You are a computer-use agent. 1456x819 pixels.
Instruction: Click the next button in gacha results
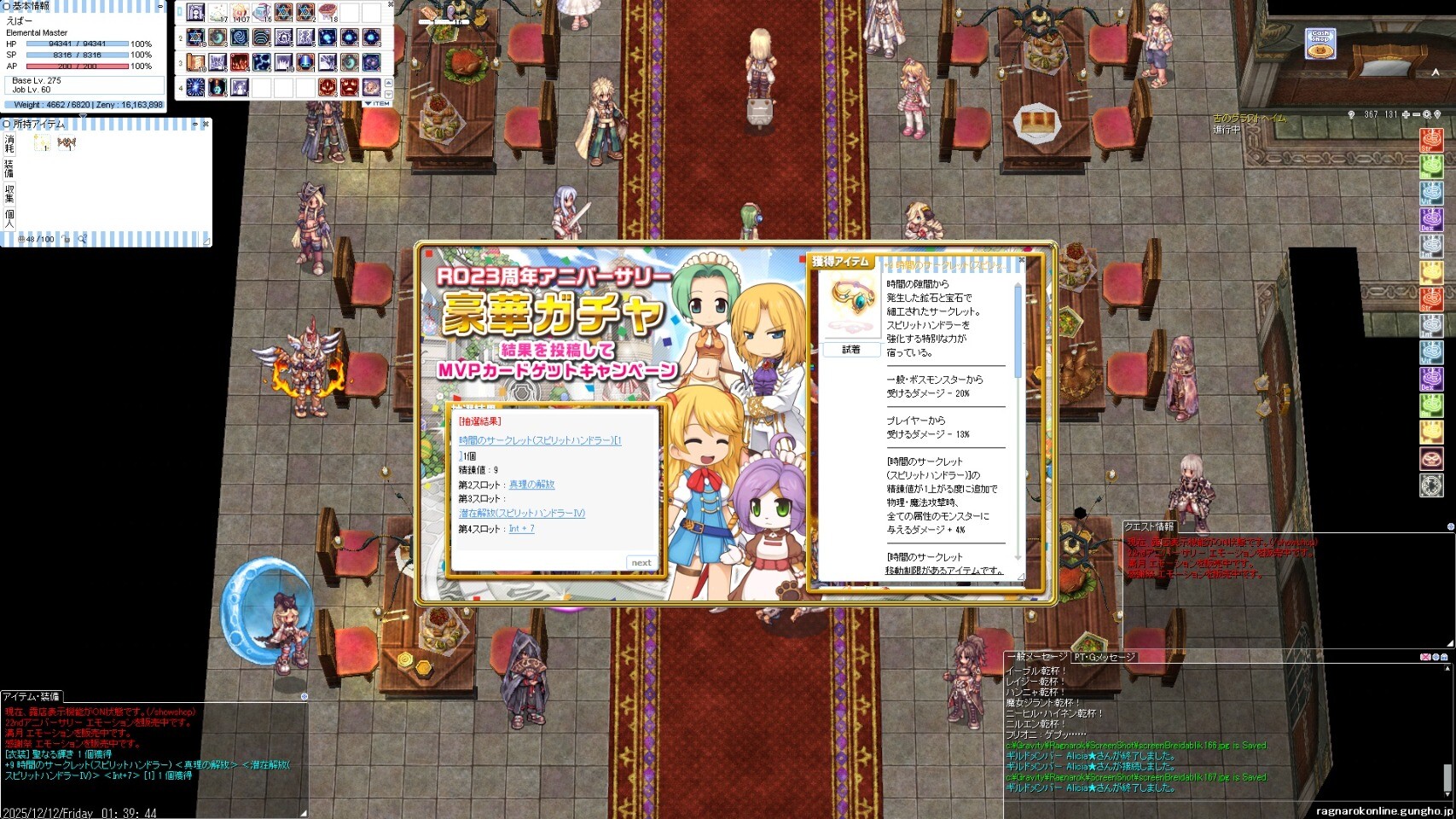(x=641, y=562)
